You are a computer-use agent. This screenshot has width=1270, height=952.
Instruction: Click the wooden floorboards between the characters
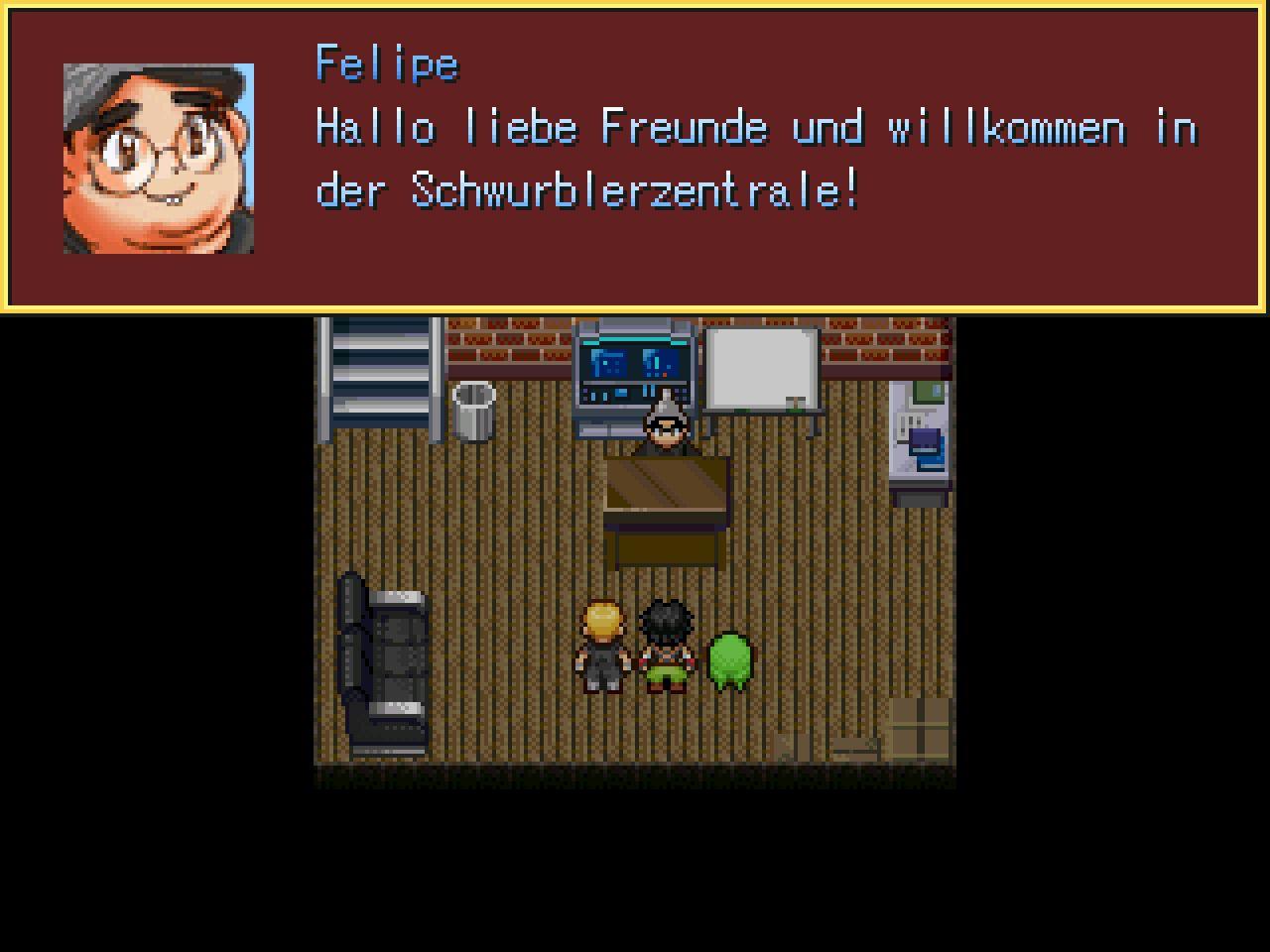point(635,724)
